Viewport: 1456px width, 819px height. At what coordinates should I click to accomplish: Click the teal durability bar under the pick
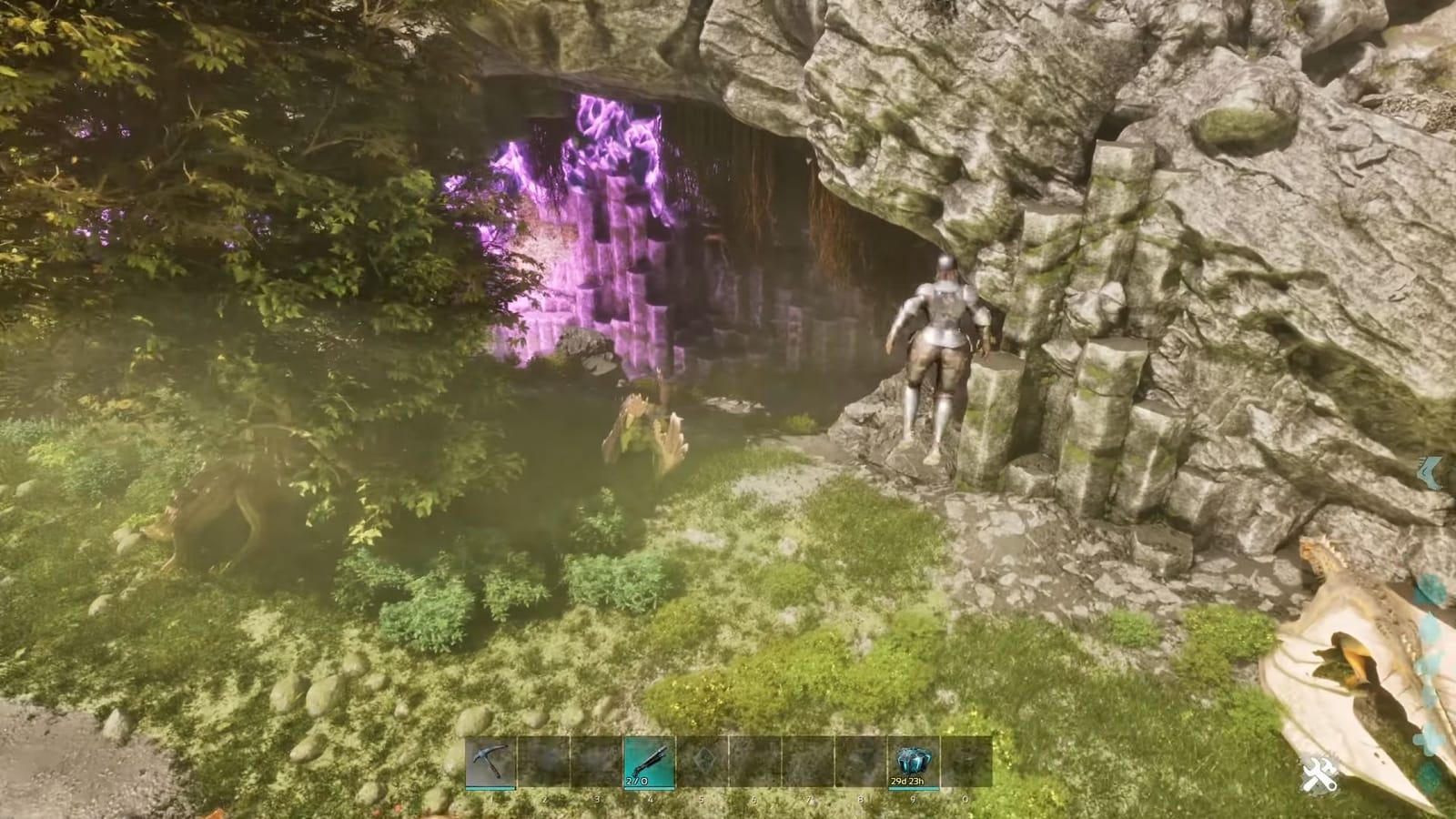(x=491, y=790)
